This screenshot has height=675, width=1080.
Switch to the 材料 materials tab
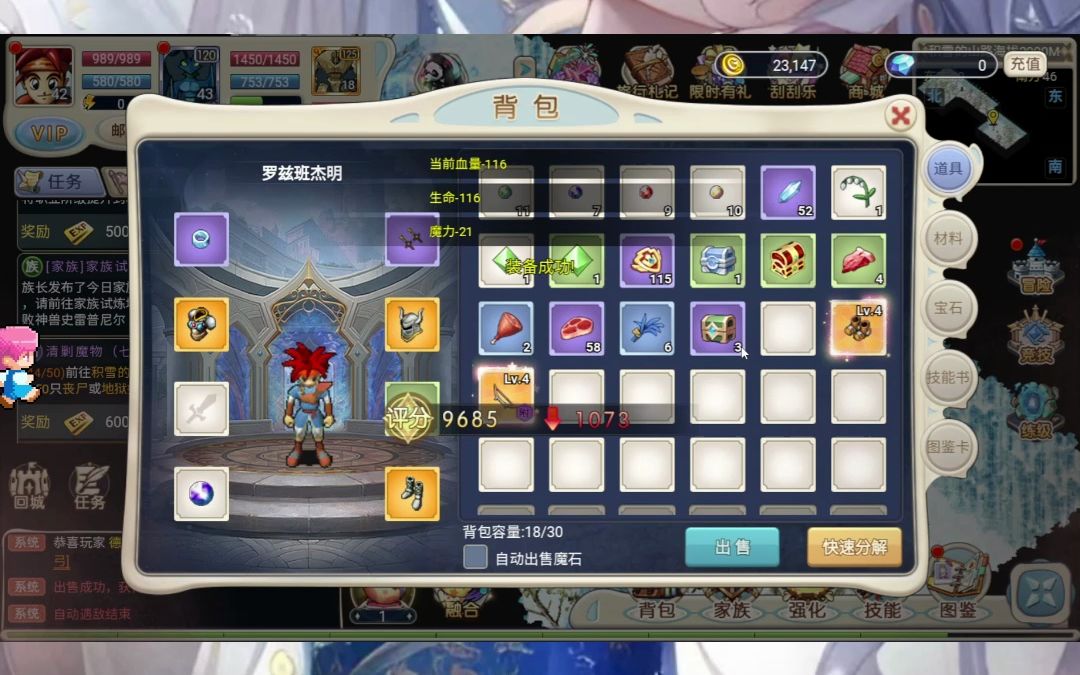click(x=947, y=239)
